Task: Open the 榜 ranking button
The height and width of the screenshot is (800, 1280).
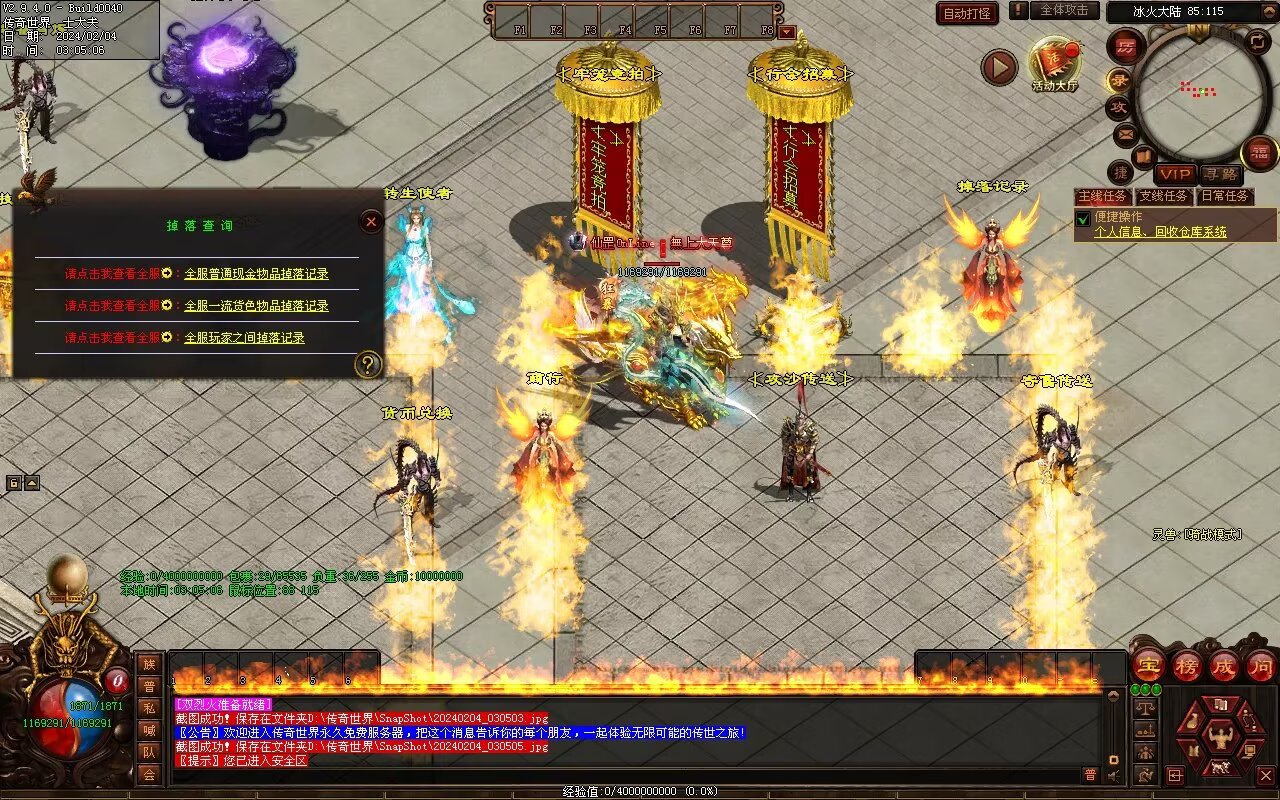Action: click(x=1187, y=665)
